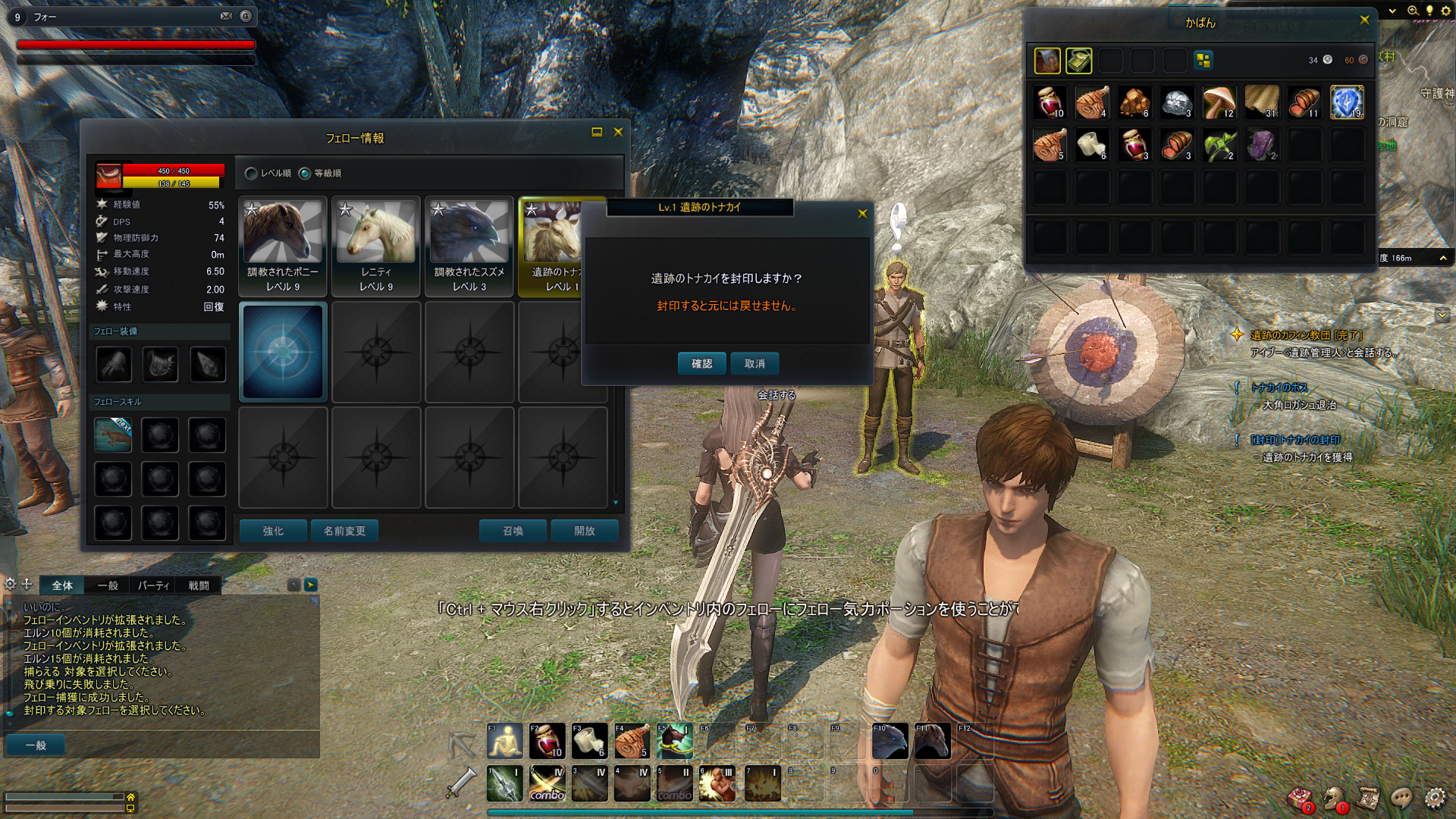Viewport: 1456px width, 819px height.
Task: Switch chat to the 戦闘 tab
Action: coord(199,585)
